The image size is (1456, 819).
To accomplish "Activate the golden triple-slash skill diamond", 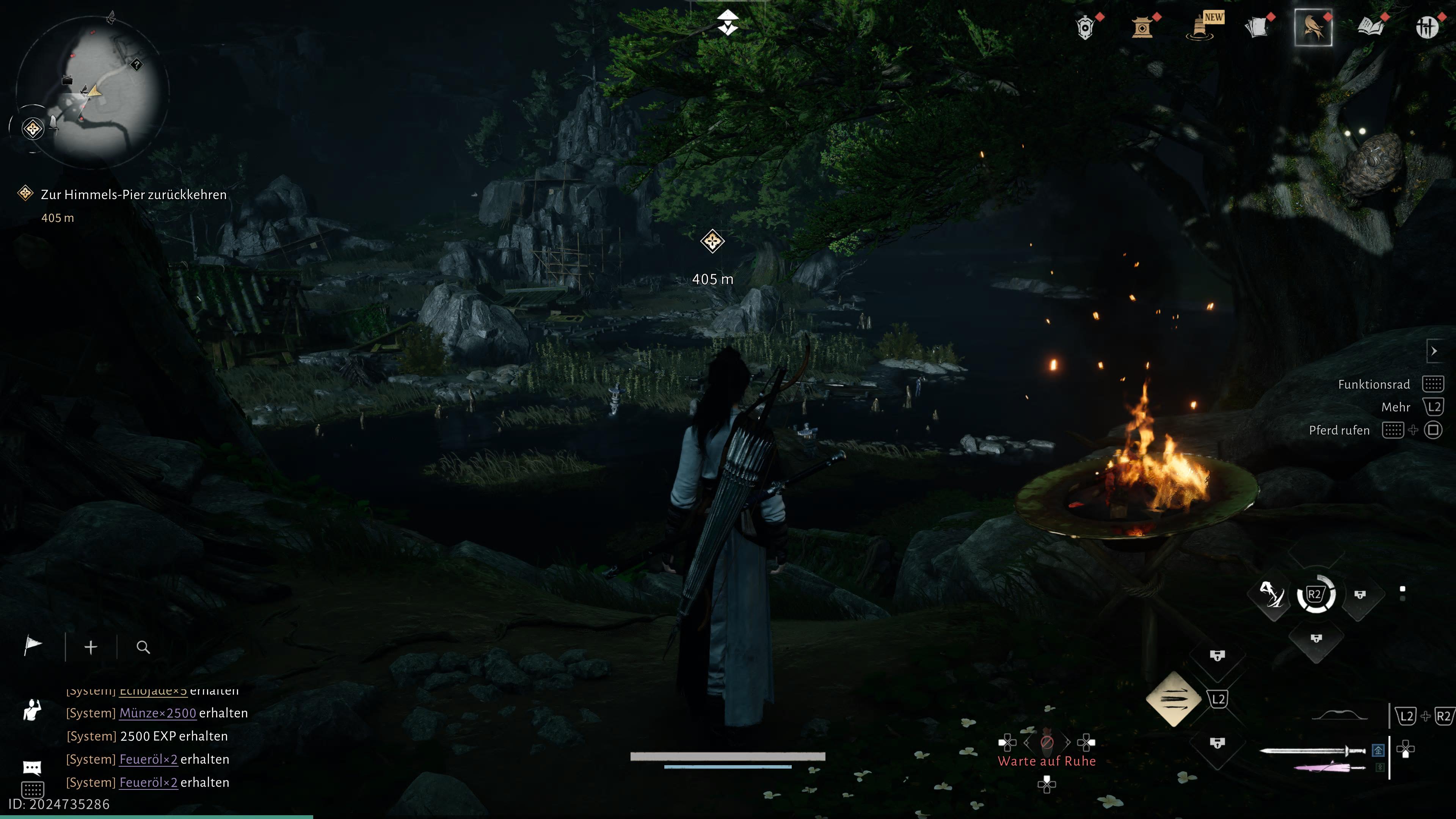I will point(1174,699).
